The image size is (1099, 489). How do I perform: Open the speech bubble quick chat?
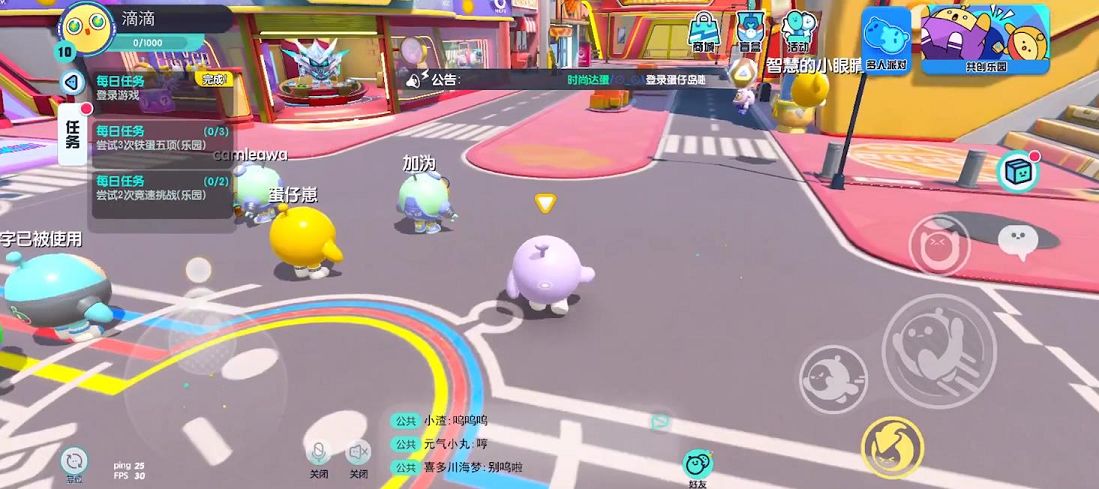point(1018,240)
